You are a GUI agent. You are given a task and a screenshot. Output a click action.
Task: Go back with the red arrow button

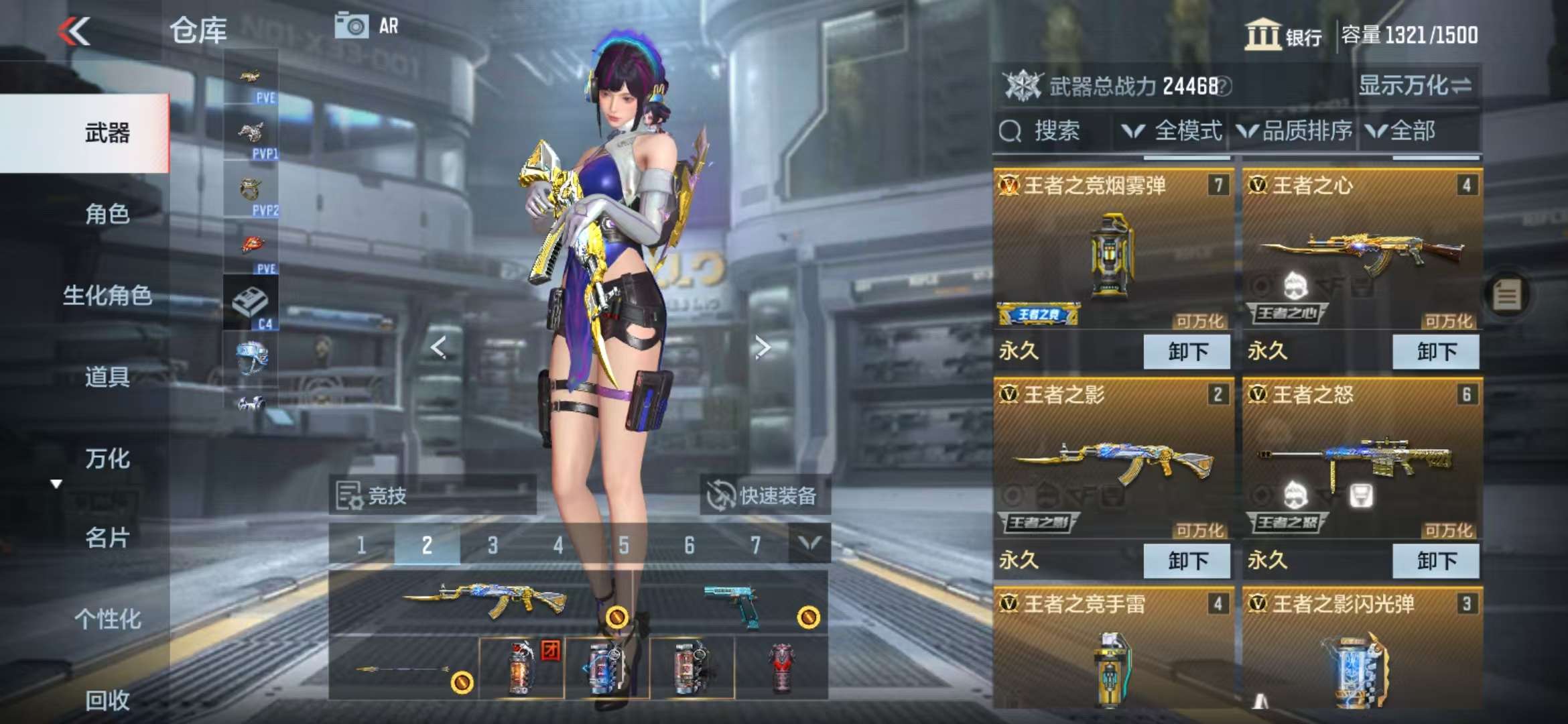(x=74, y=32)
